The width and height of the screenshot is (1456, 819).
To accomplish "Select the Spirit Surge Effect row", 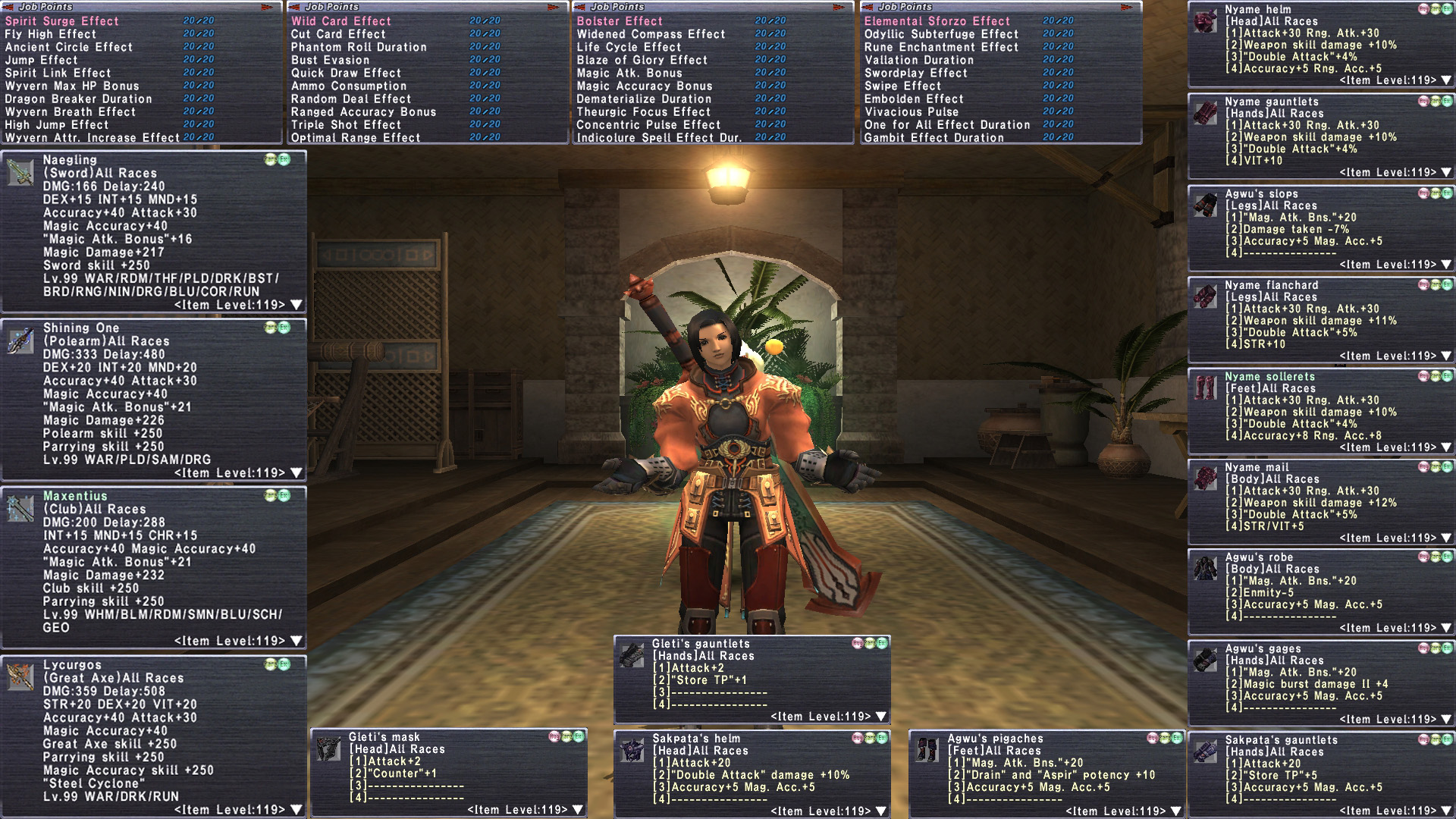I will [x=62, y=21].
